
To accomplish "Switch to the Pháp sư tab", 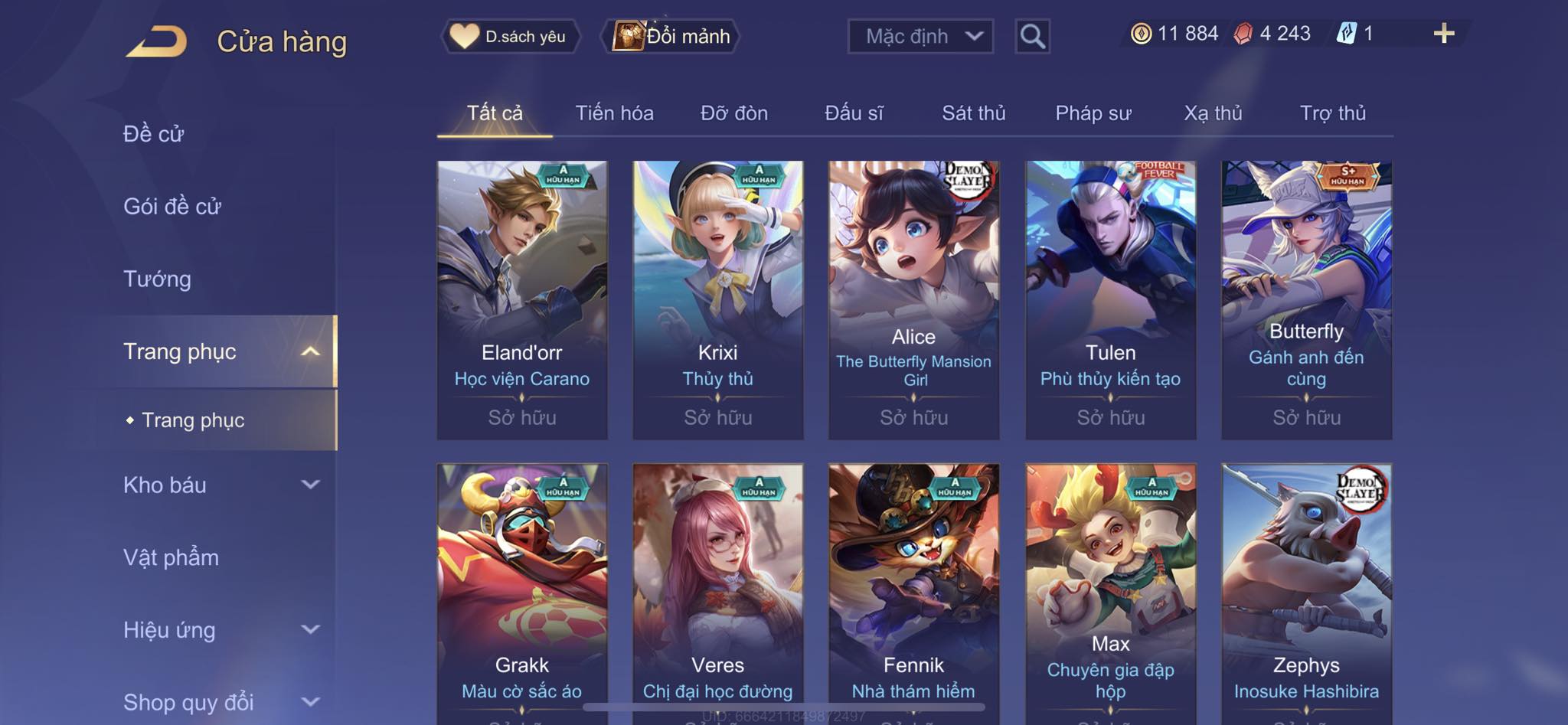I will pyautogui.click(x=1093, y=113).
